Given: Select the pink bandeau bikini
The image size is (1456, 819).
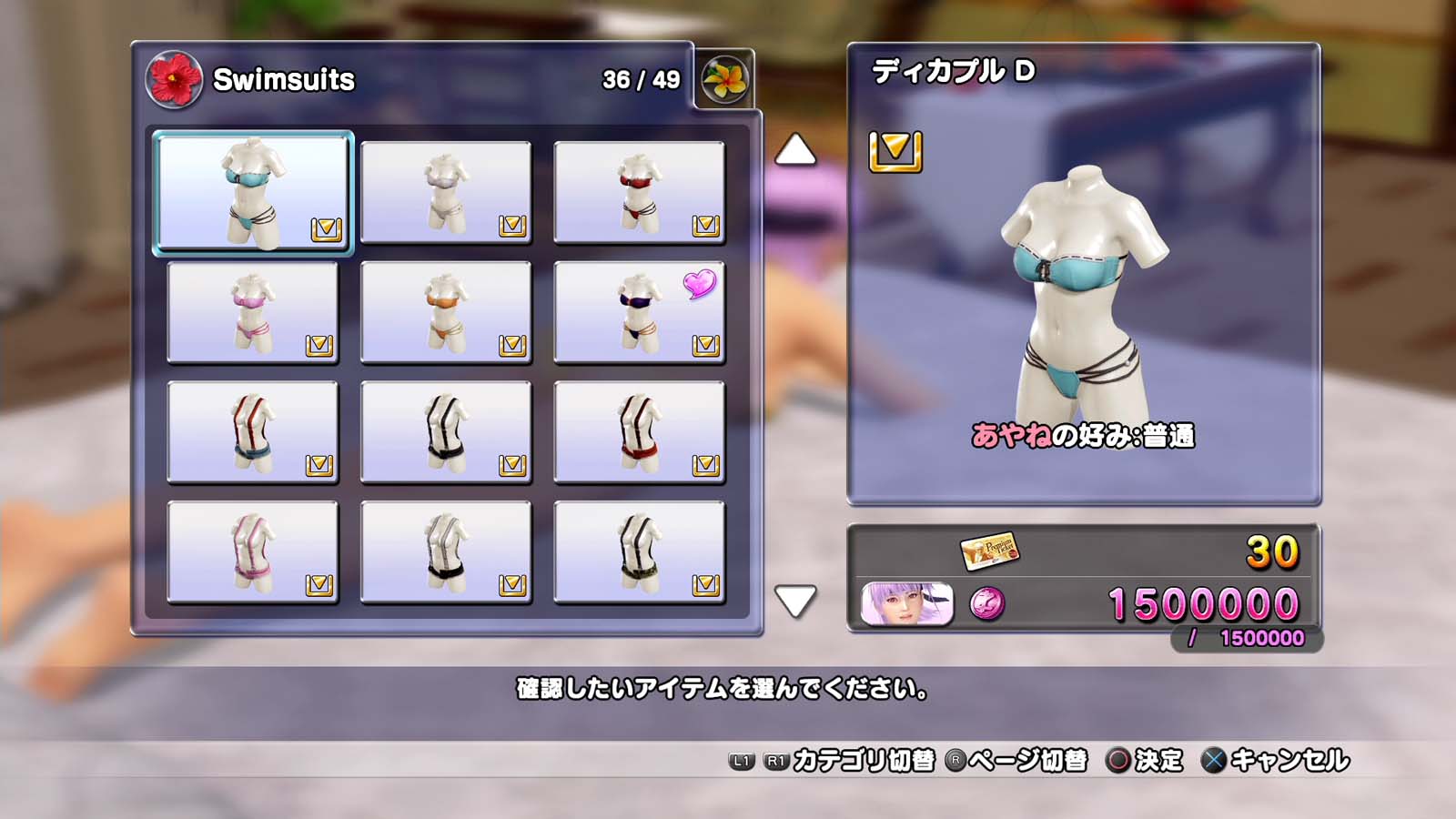Looking at the screenshot, I should pyautogui.click(x=253, y=312).
